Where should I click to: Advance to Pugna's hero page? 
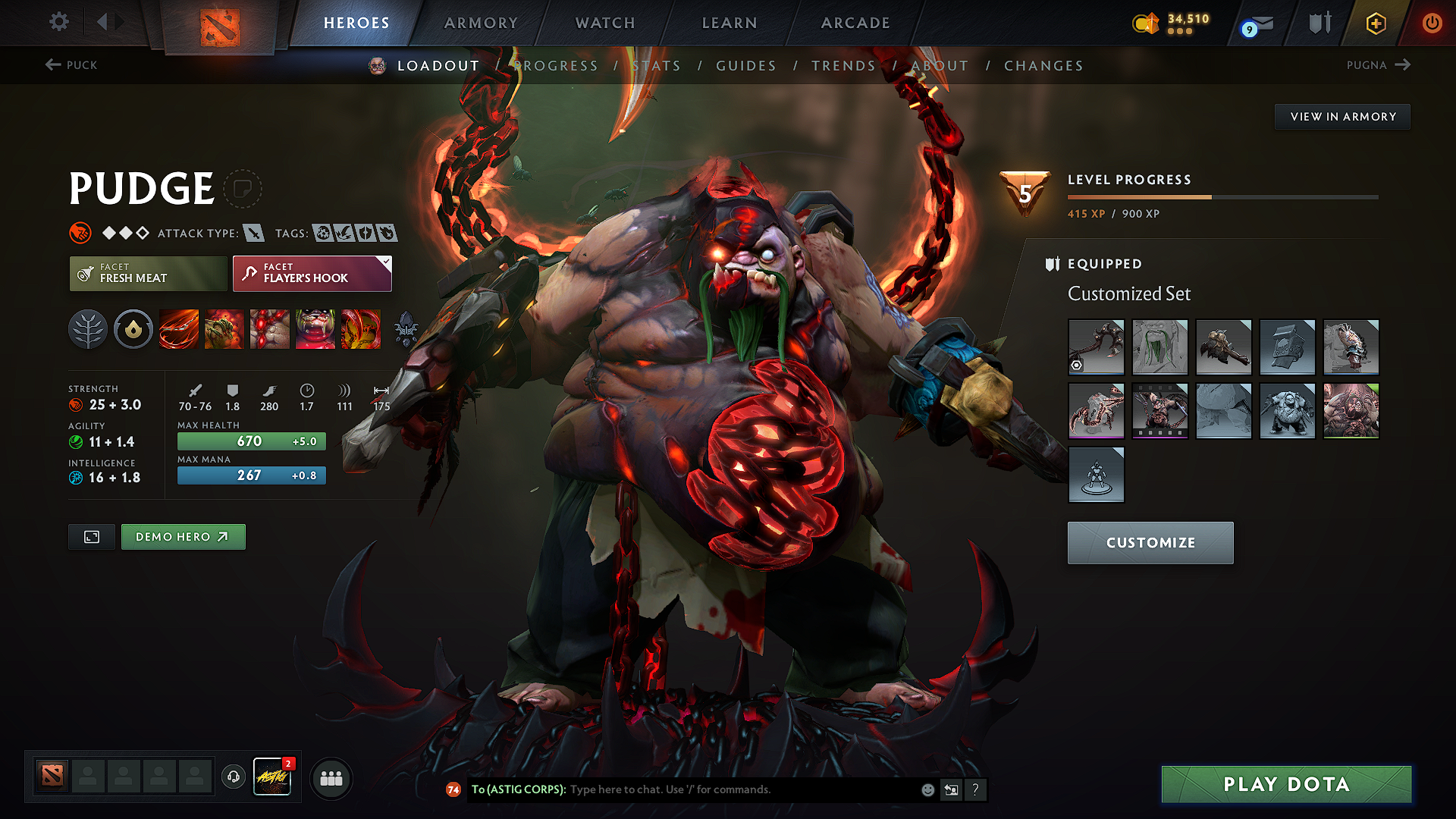point(1379,65)
